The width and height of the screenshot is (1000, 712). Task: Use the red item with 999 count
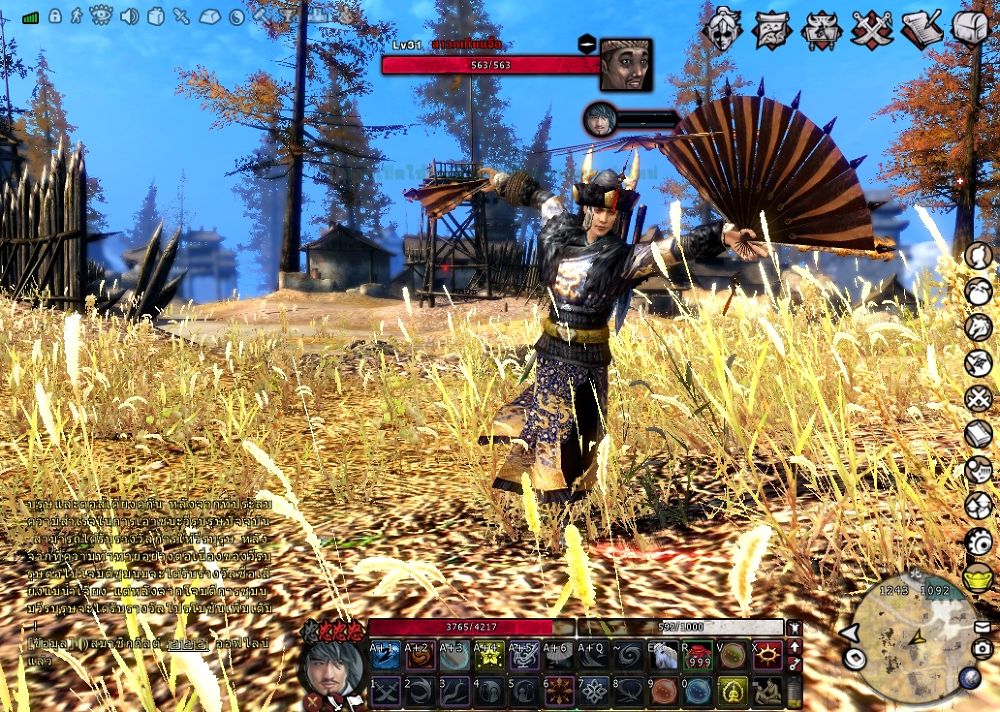pos(697,656)
